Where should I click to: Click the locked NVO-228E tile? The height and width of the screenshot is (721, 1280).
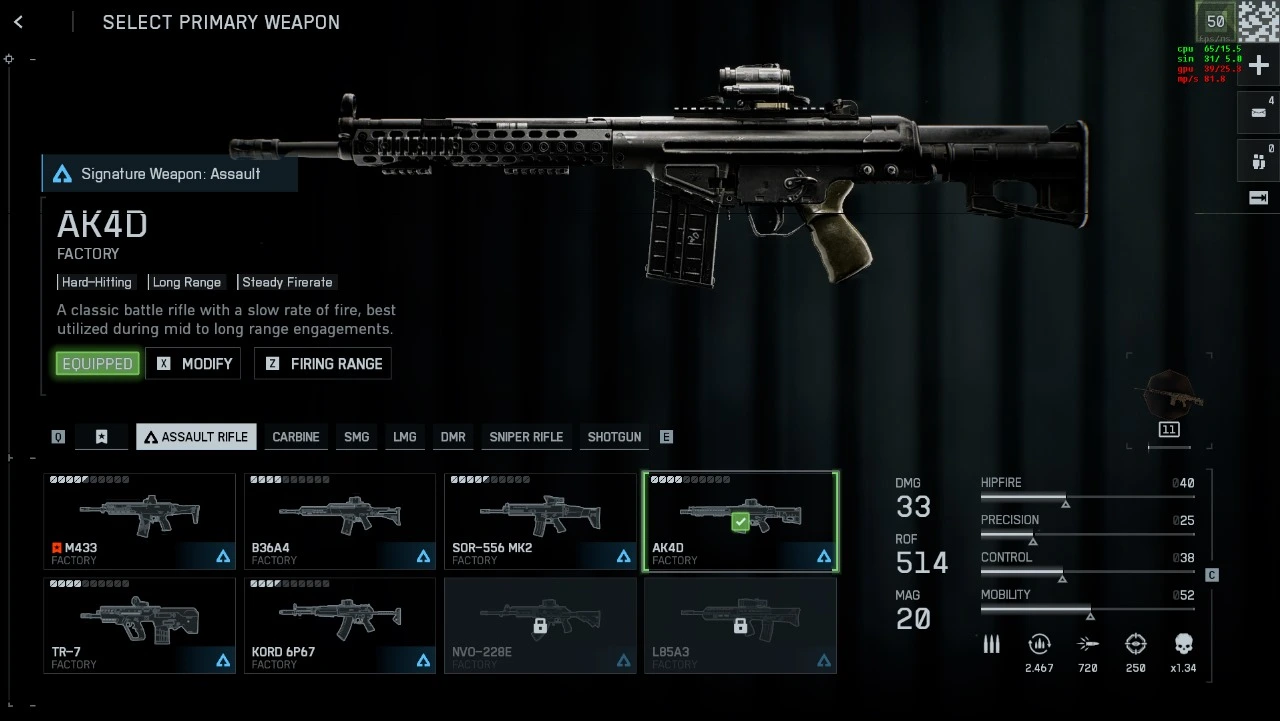coord(540,625)
